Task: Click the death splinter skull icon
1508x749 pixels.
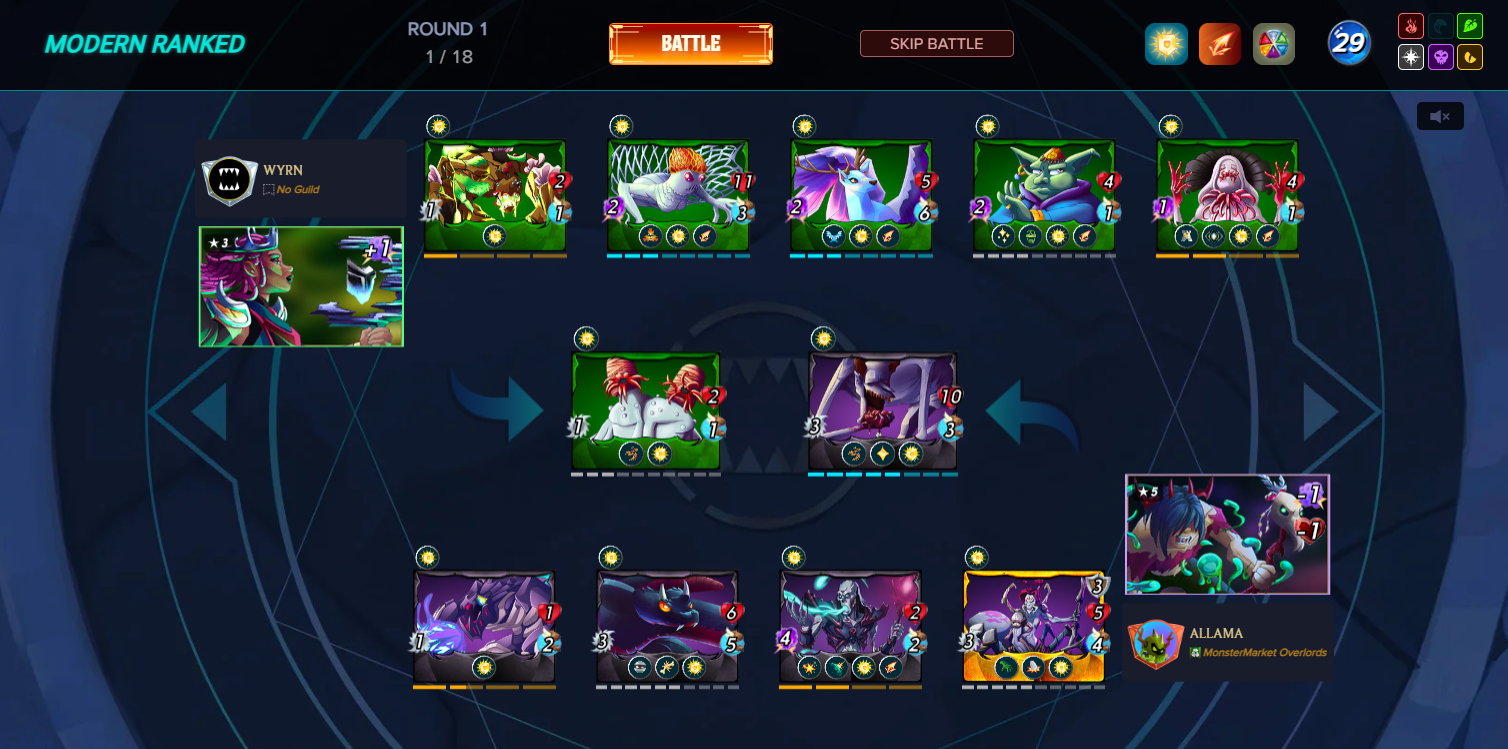Action: coord(1441,57)
